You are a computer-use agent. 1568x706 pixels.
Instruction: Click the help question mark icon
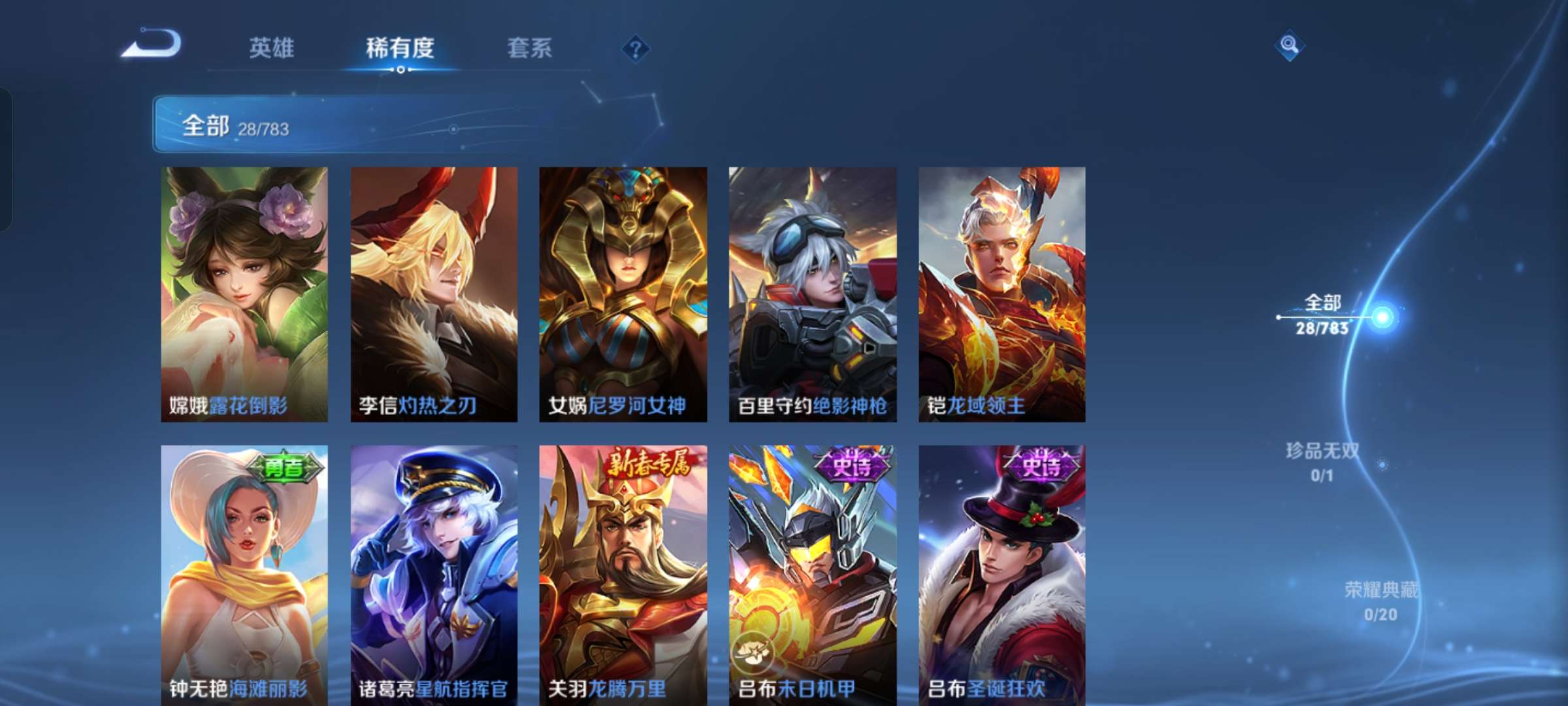636,48
